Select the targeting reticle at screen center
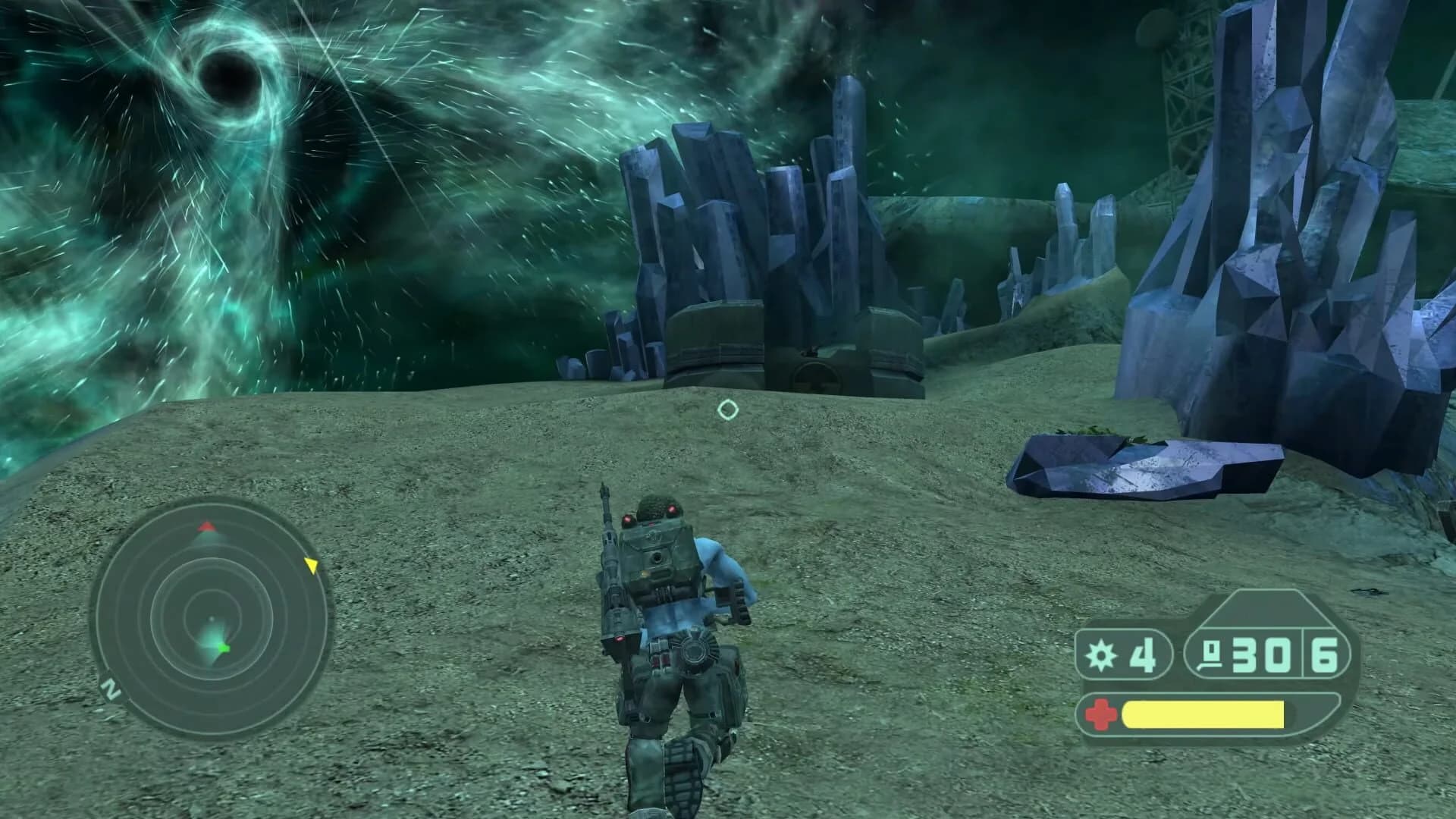This screenshot has height=819, width=1456. coord(727,409)
